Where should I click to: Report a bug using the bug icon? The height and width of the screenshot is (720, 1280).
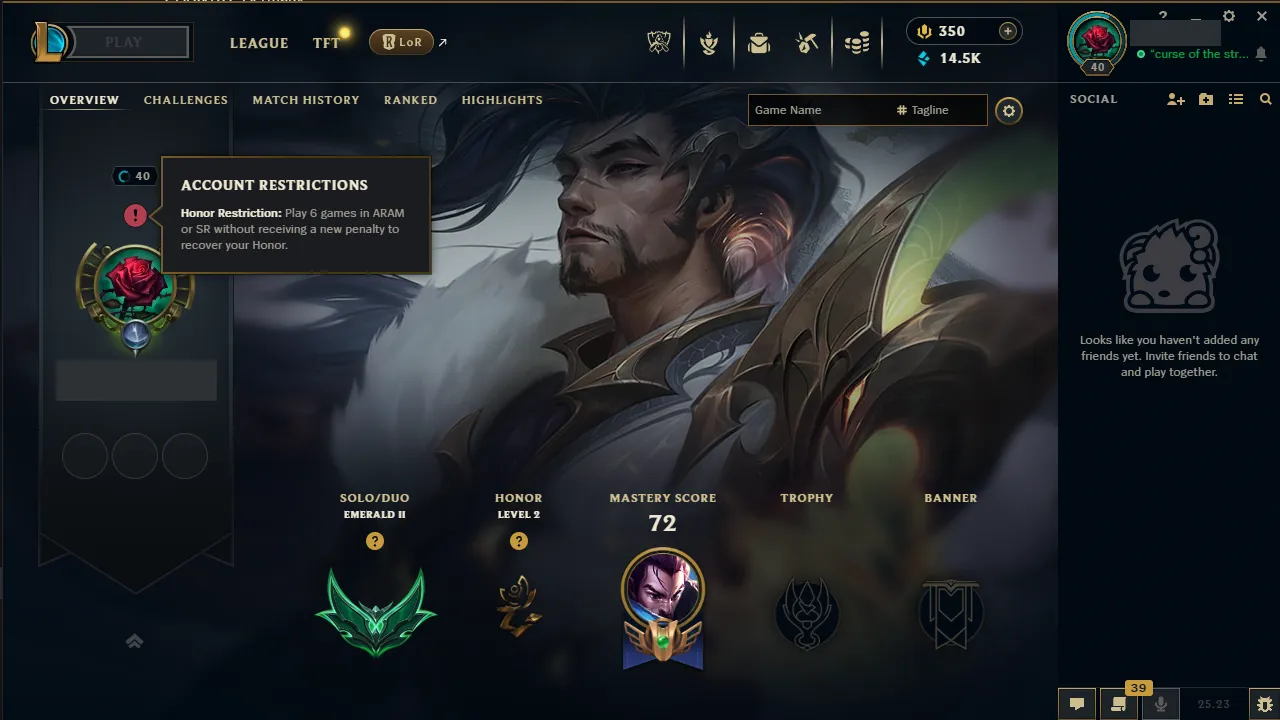(1266, 703)
